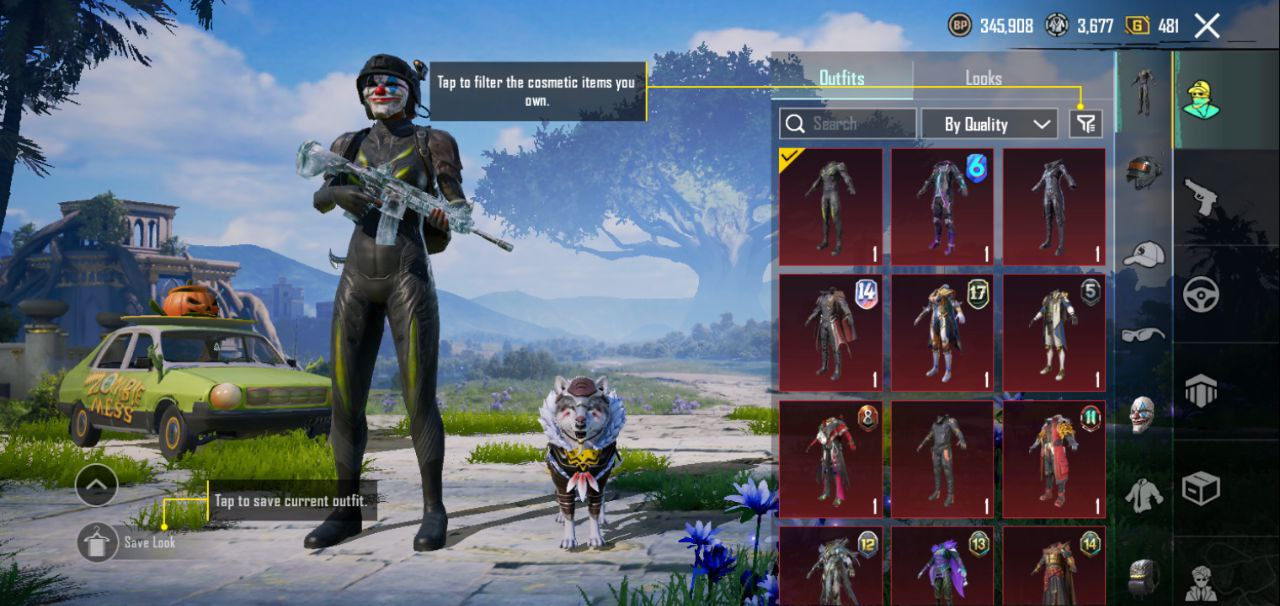This screenshot has height=606, width=1280.
Task: Close the inventory with the X button
Action: click(1207, 26)
